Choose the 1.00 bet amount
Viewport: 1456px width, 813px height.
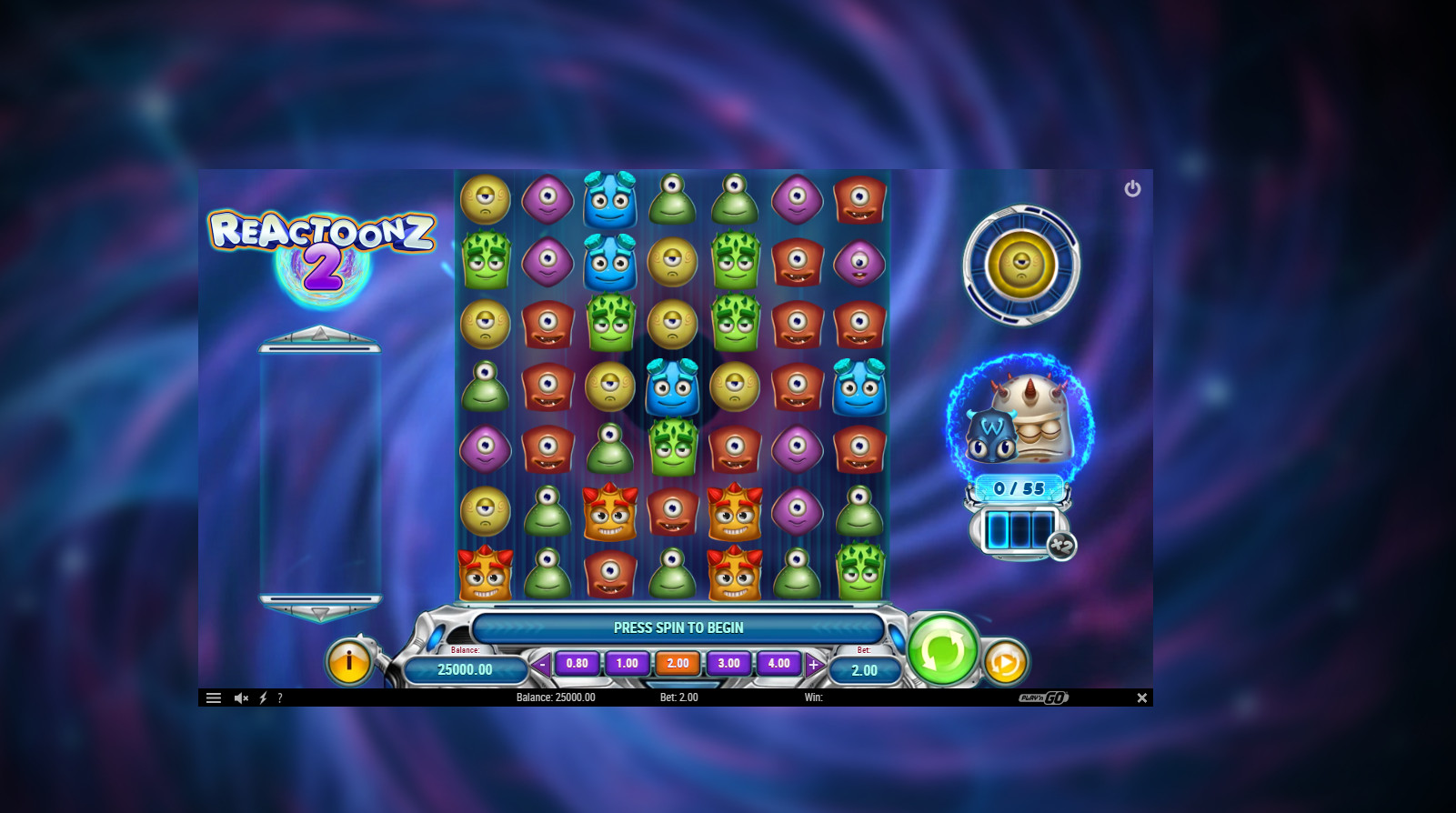[628, 664]
